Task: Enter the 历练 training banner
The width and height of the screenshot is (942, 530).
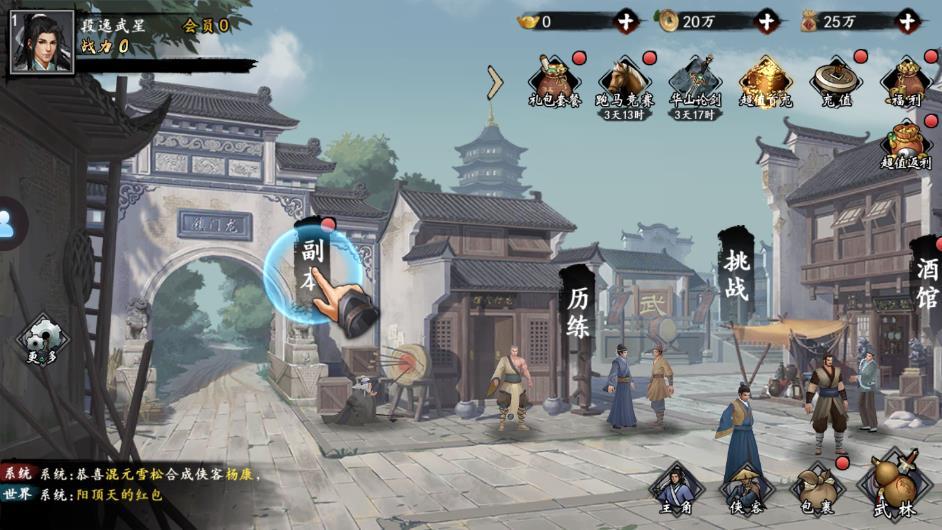Action: [x=579, y=311]
